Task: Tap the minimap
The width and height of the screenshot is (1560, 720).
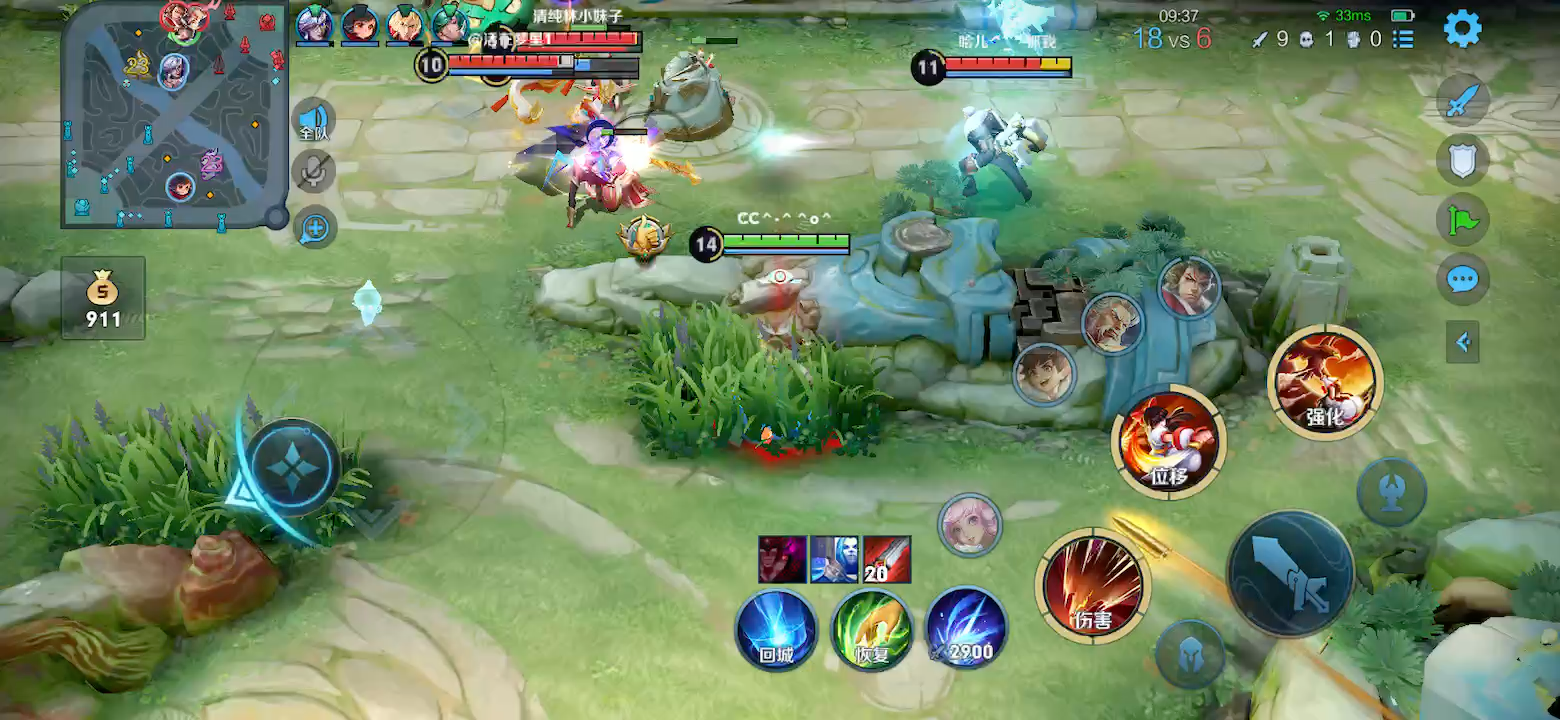Action: (x=174, y=114)
